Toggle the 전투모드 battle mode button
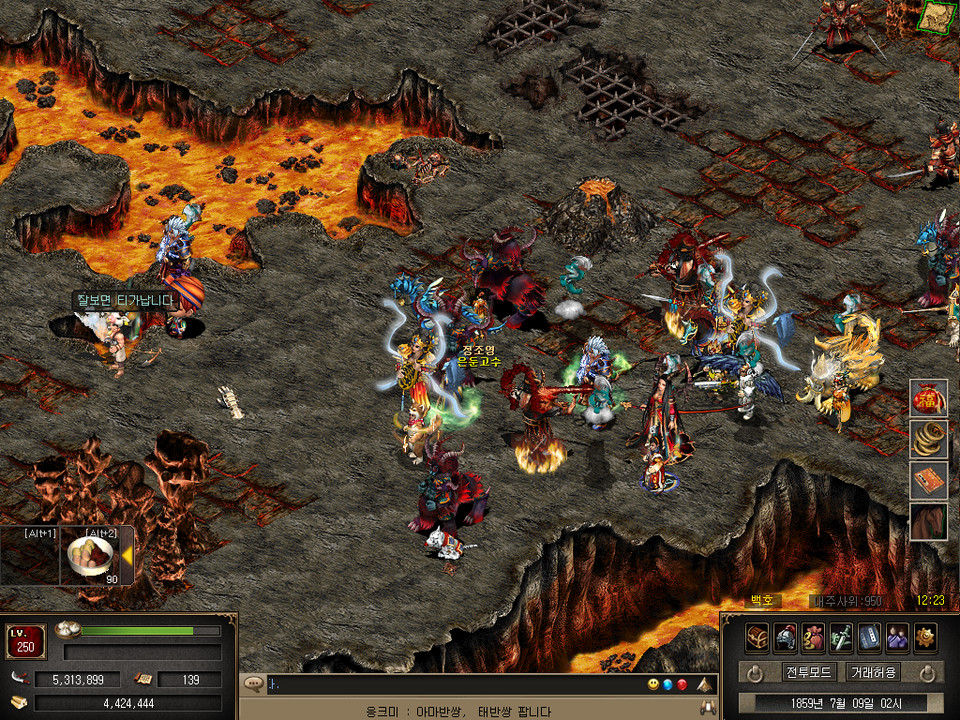Viewport: 960px width, 720px height. (x=810, y=672)
